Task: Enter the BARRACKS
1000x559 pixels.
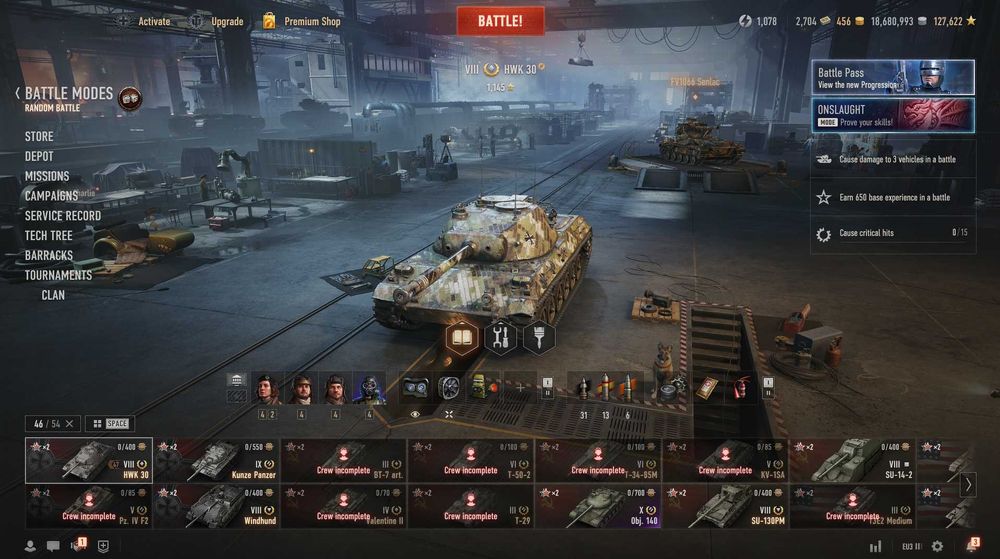Action: tap(48, 255)
